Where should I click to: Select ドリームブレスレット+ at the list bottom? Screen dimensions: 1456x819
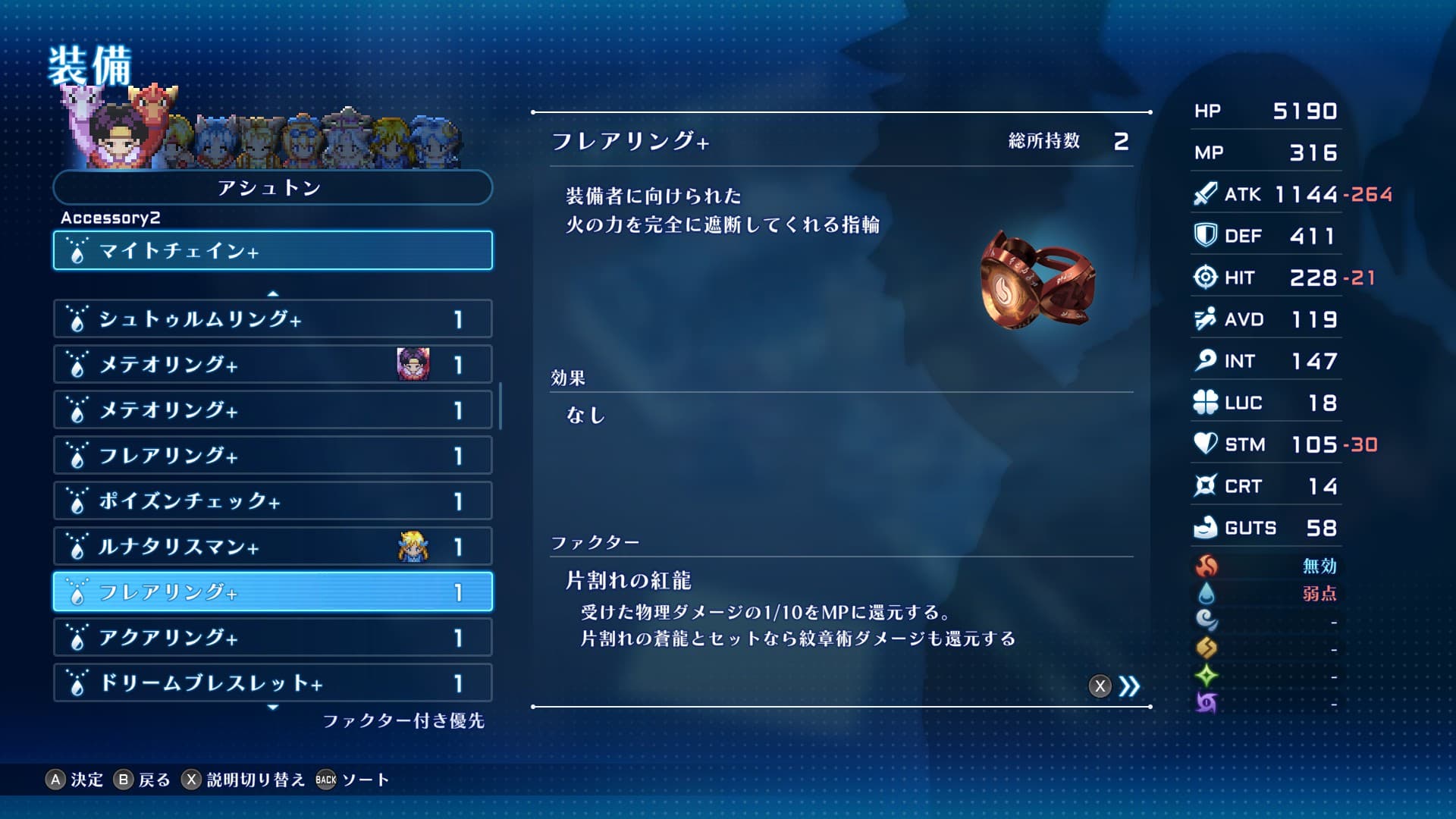click(x=272, y=683)
